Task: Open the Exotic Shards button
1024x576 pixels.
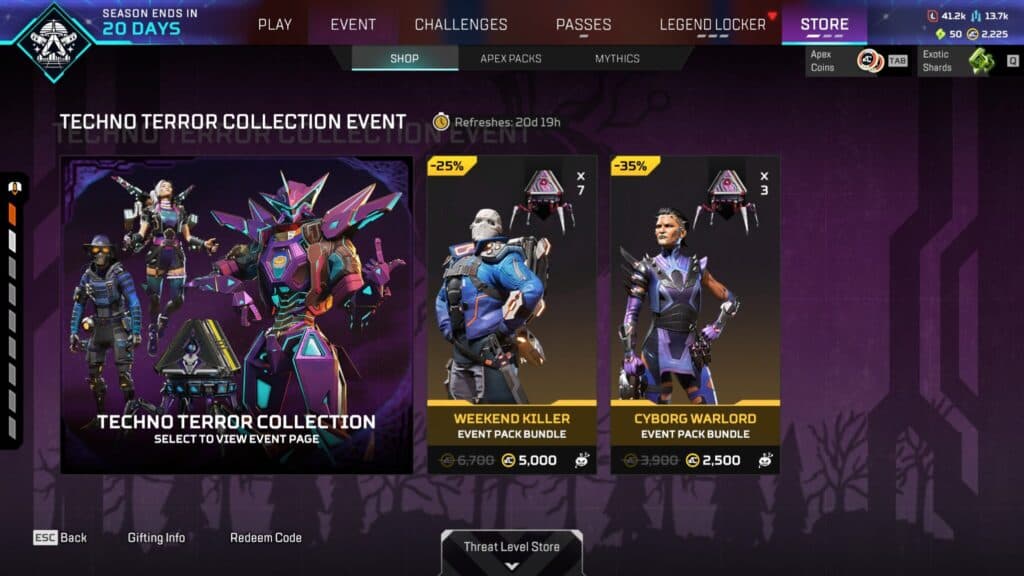Action: pos(968,61)
